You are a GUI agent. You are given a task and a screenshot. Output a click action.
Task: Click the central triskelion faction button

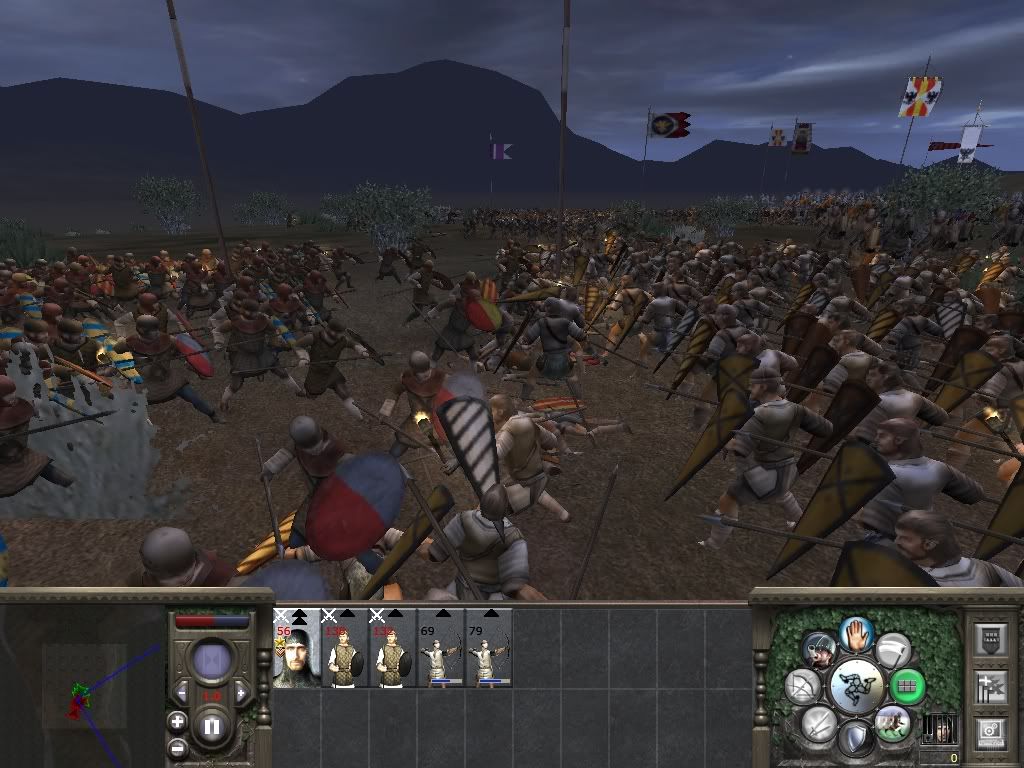coord(856,687)
